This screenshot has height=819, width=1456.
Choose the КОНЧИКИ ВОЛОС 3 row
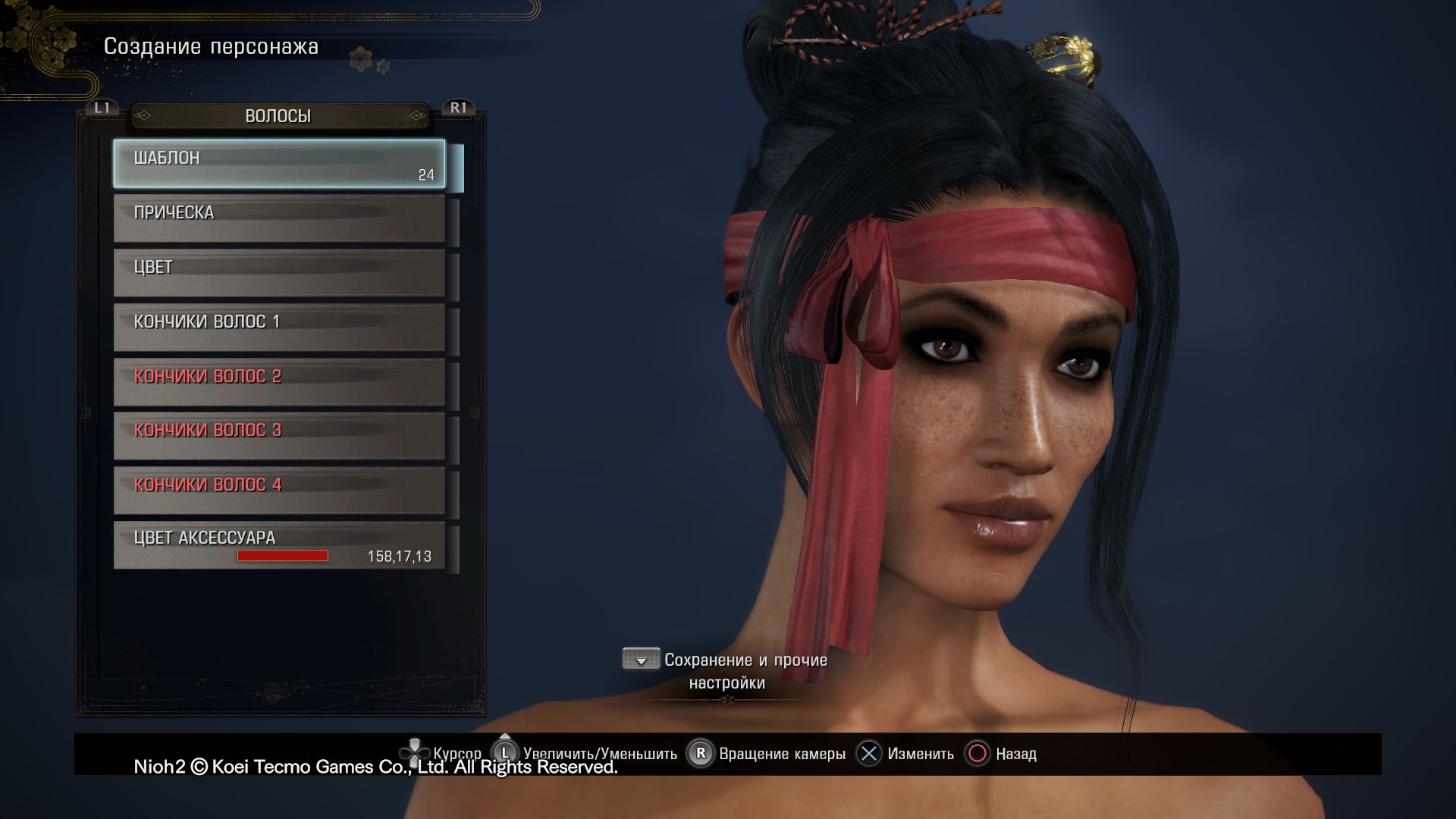pyautogui.click(x=279, y=436)
